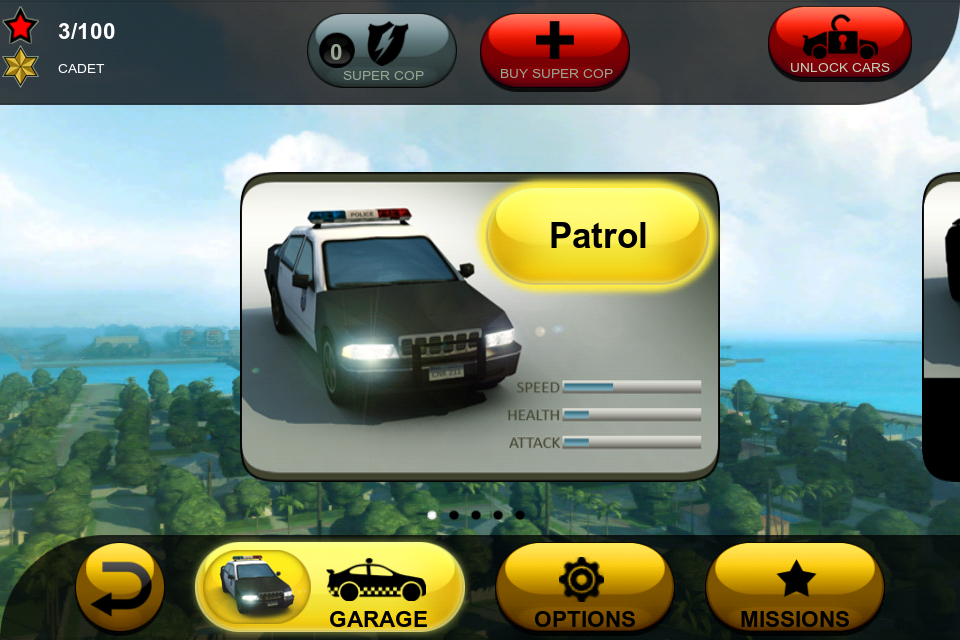
Task: Click the Super Cop counter button
Action: click(x=382, y=51)
